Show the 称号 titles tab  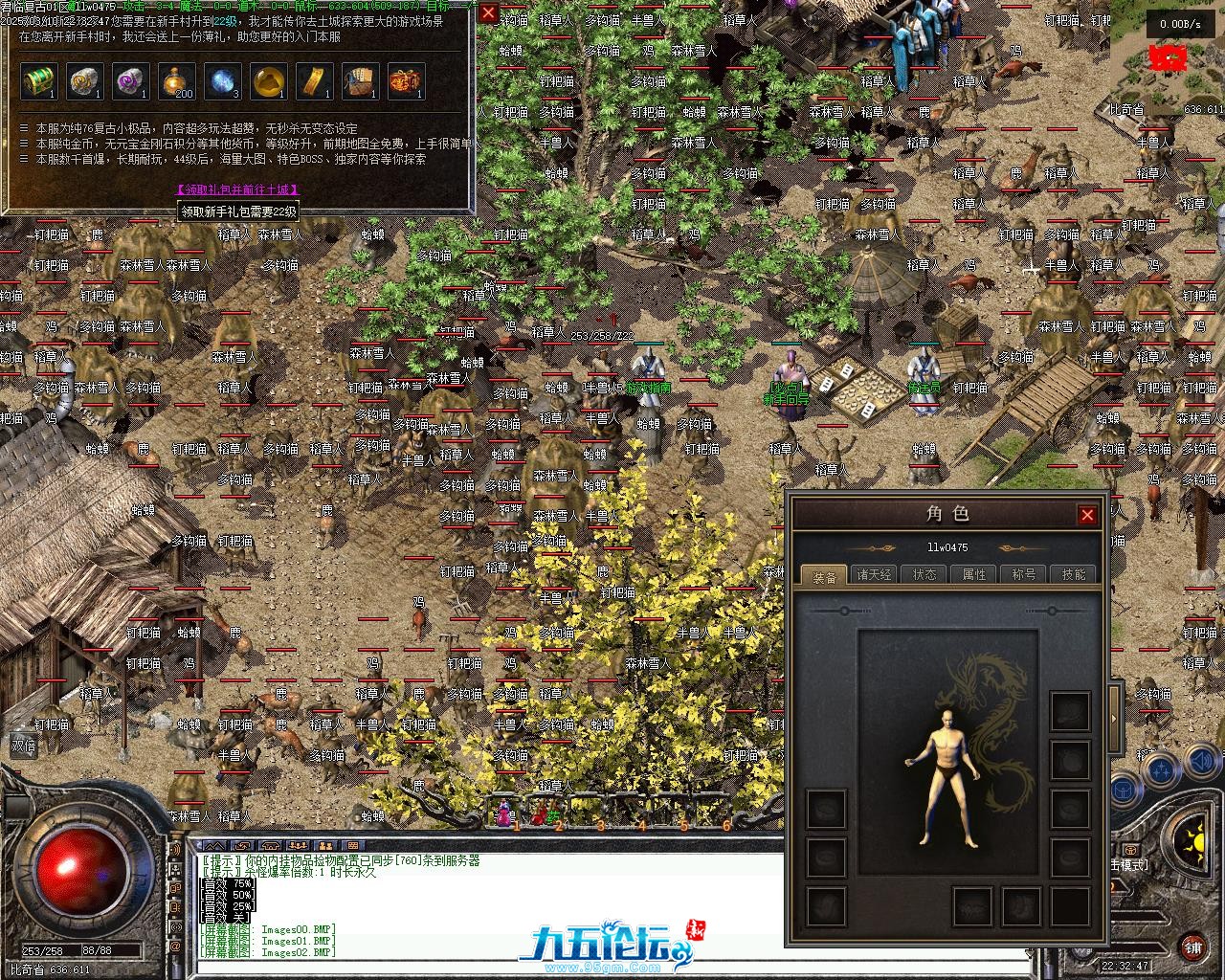pyautogui.click(x=1024, y=574)
